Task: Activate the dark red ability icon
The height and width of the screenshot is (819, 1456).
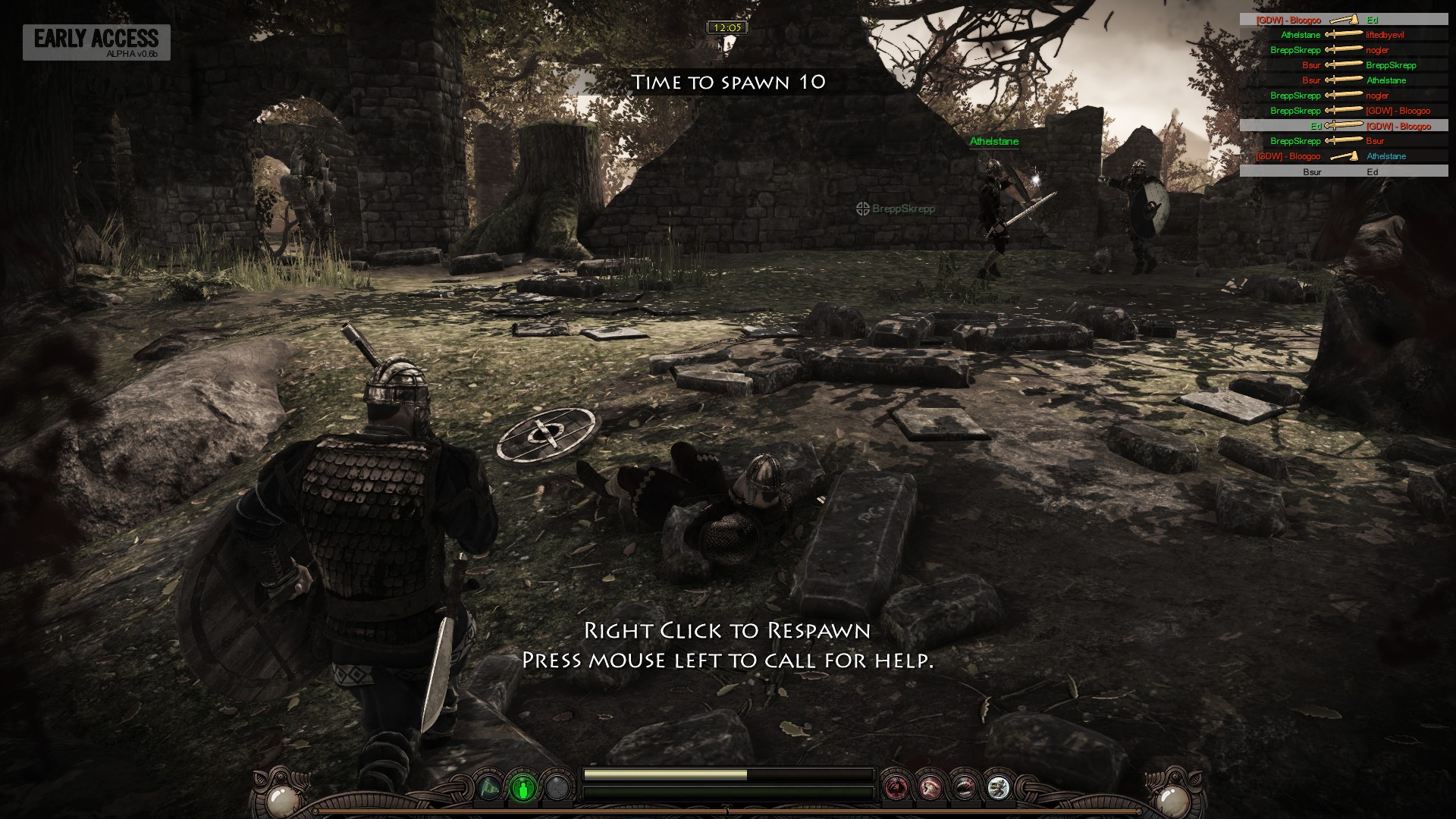Action: point(897,788)
